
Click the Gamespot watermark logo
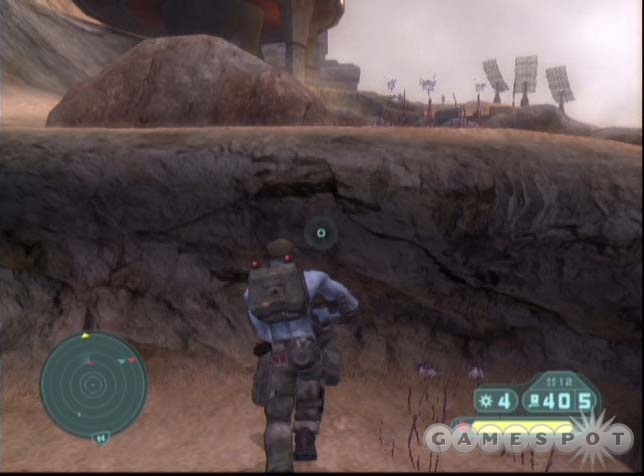(528, 438)
